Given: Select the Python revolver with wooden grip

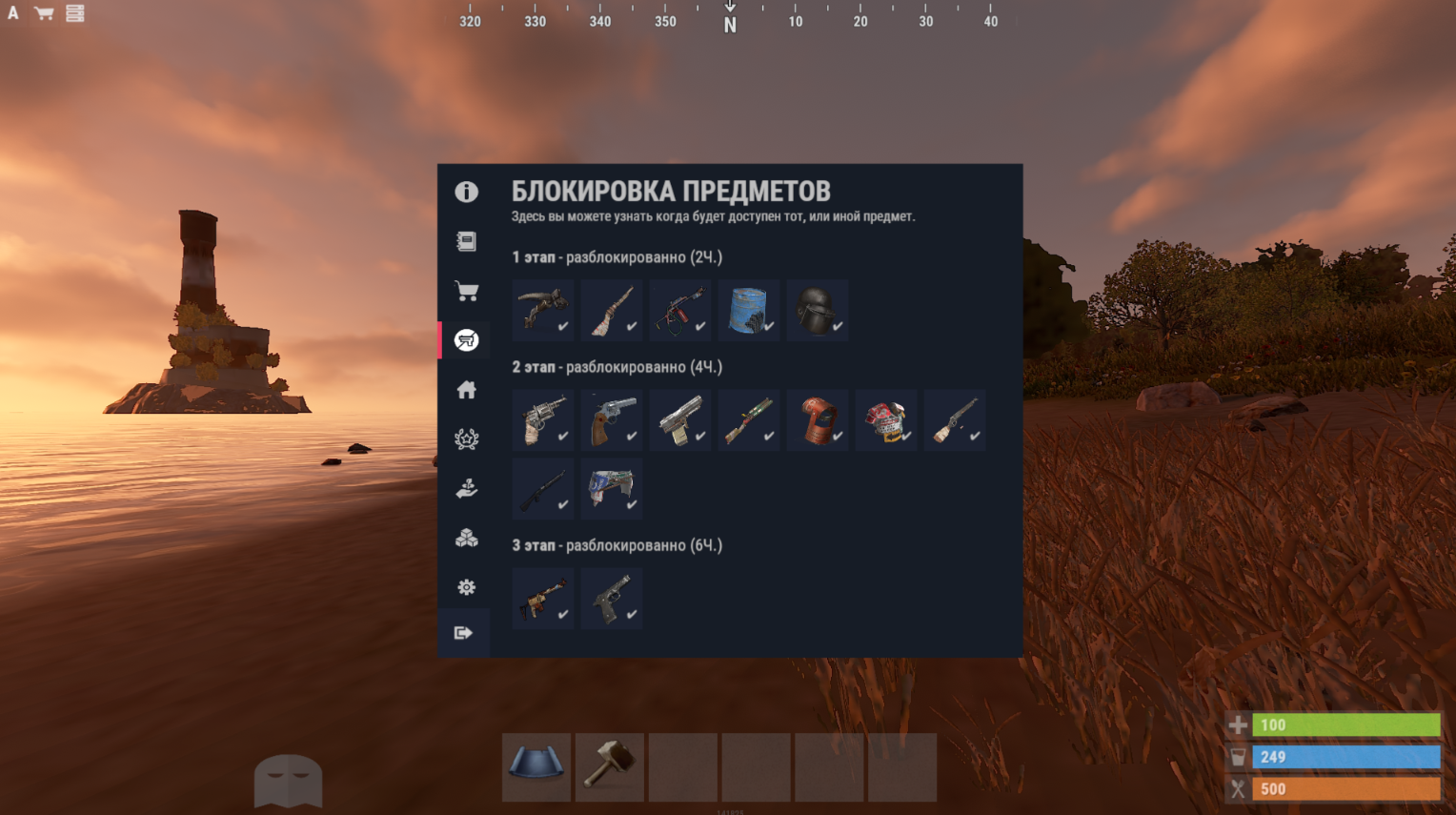Looking at the screenshot, I should pyautogui.click(x=611, y=420).
